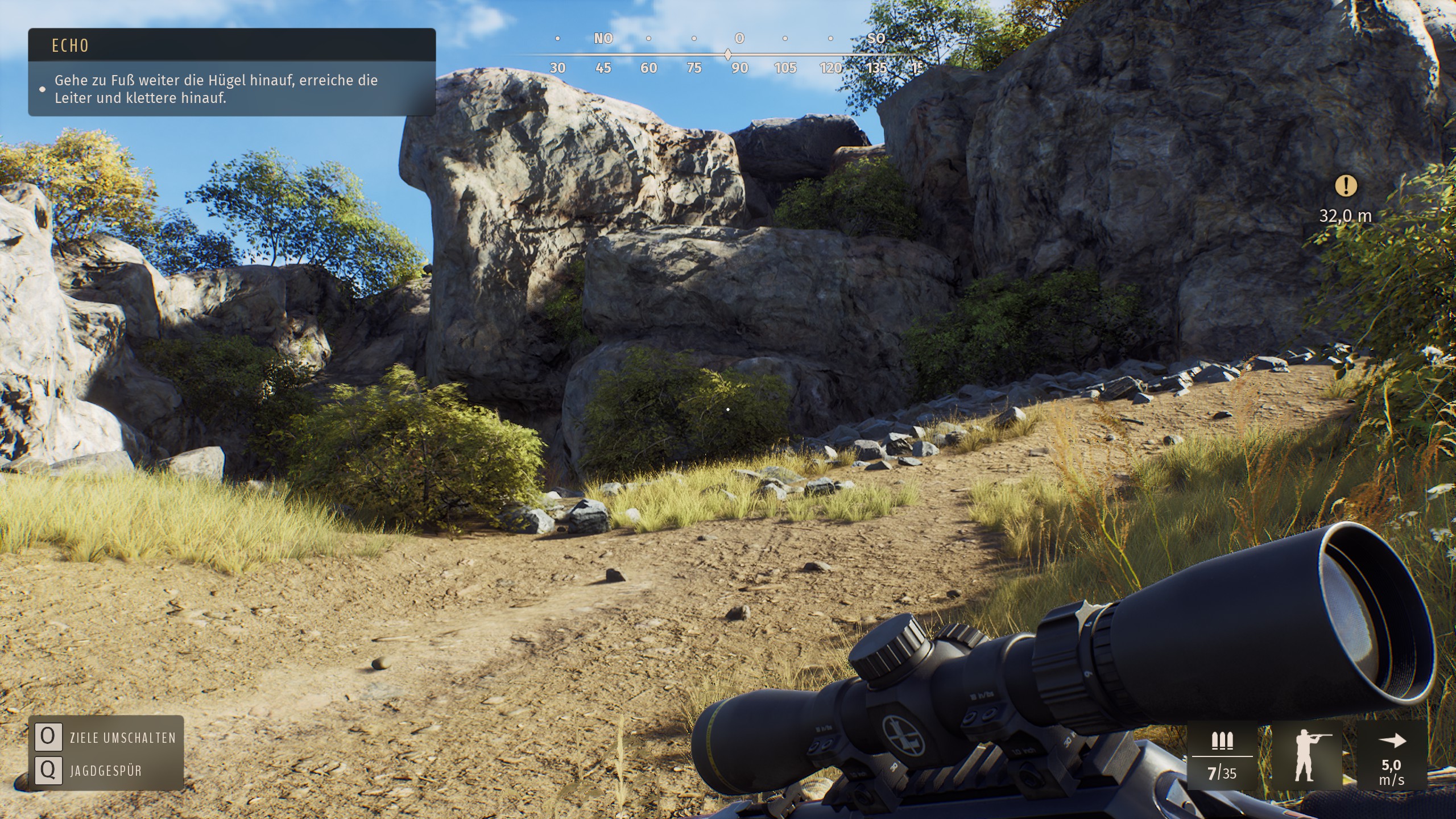1456x819 pixels.
Task: Click the yellow exclamation objective waypoint marker
Action: 1345,186
